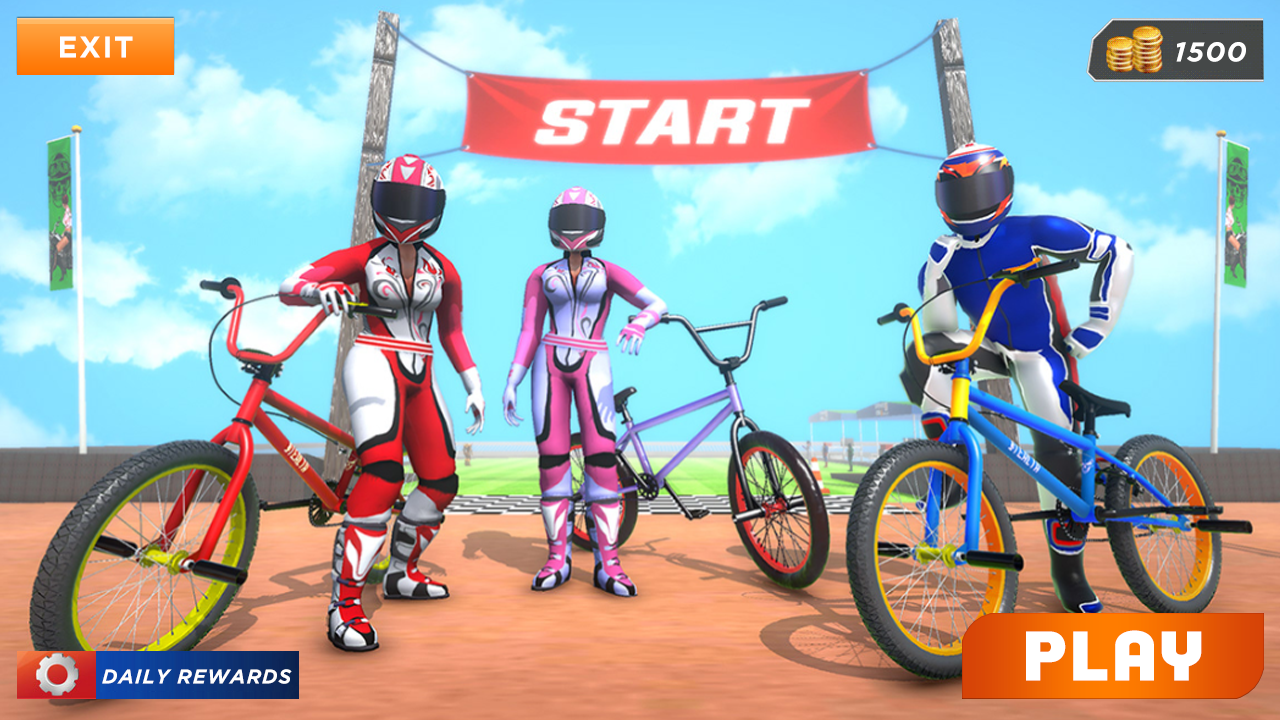Open the Daily Rewards gear icon

(x=57, y=675)
